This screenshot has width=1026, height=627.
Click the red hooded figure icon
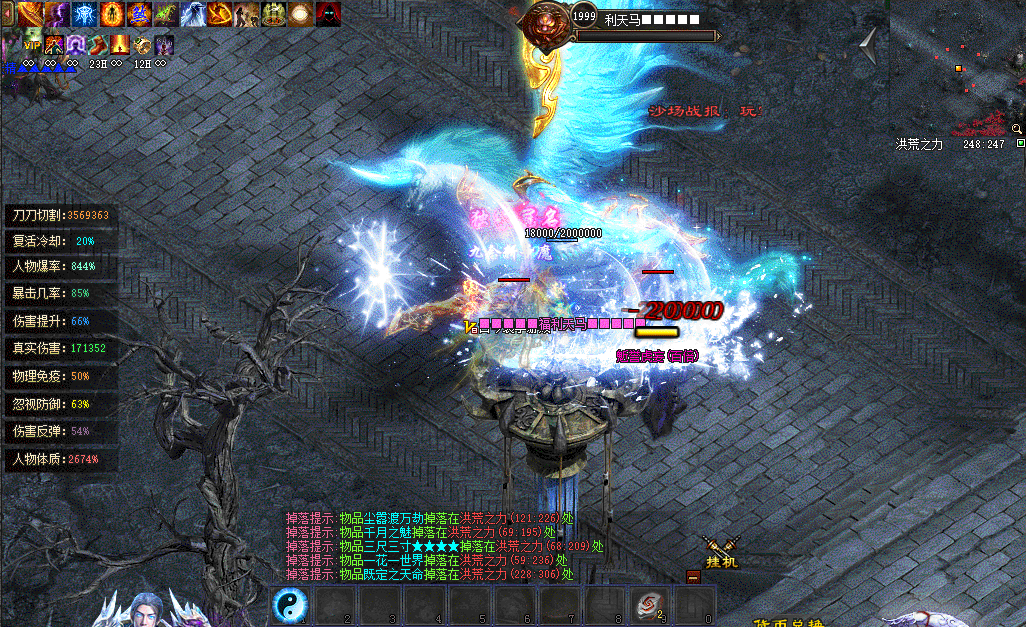click(x=328, y=14)
